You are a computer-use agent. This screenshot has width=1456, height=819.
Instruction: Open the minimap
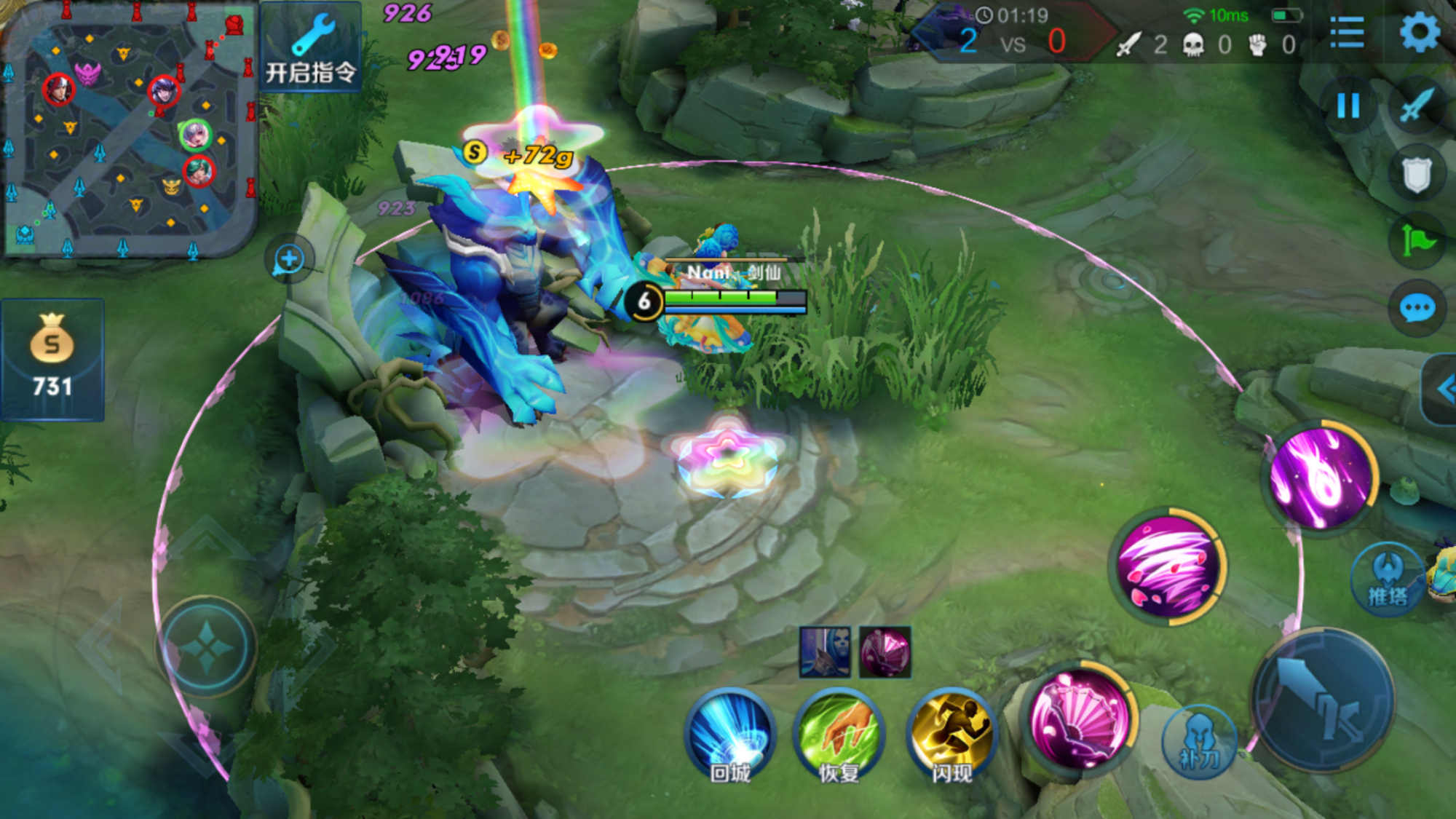pyautogui.click(x=130, y=130)
